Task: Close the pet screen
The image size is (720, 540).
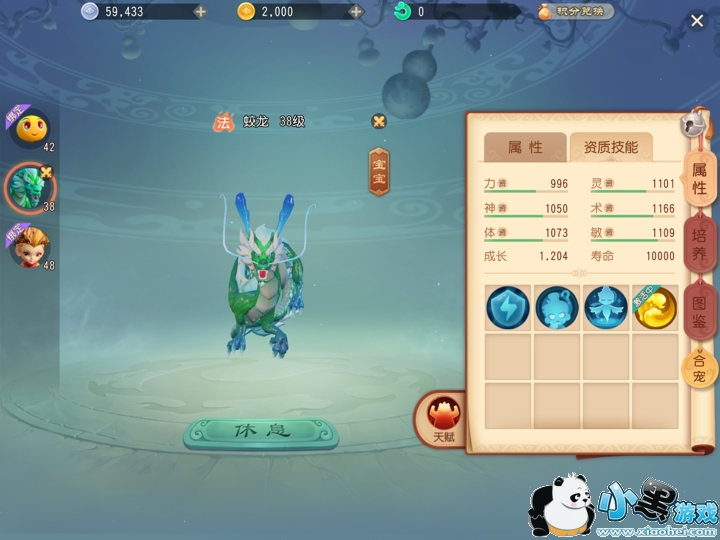Action: click(x=697, y=20)
